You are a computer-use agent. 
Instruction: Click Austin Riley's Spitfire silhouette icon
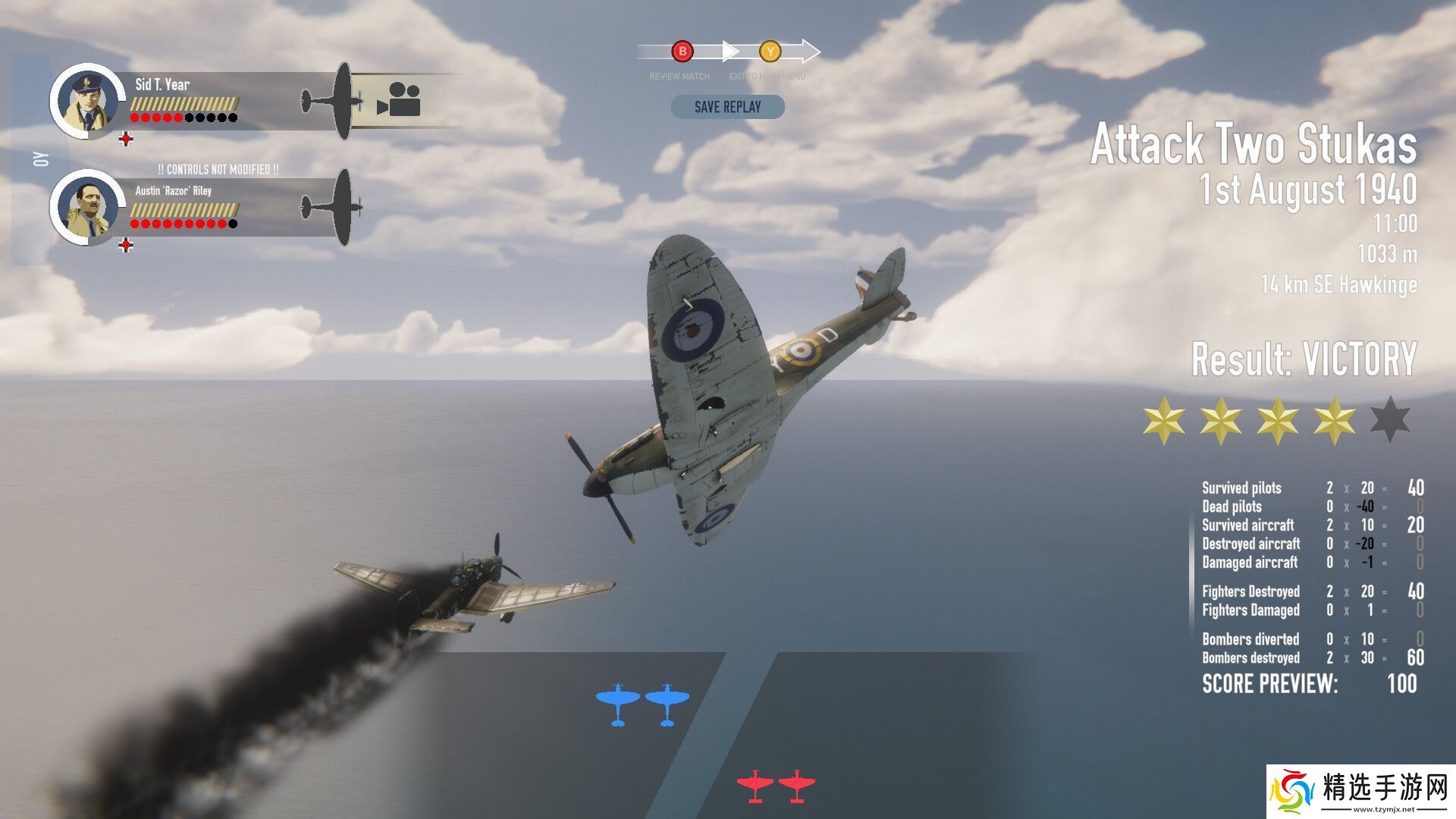click(x=333, y=206)
